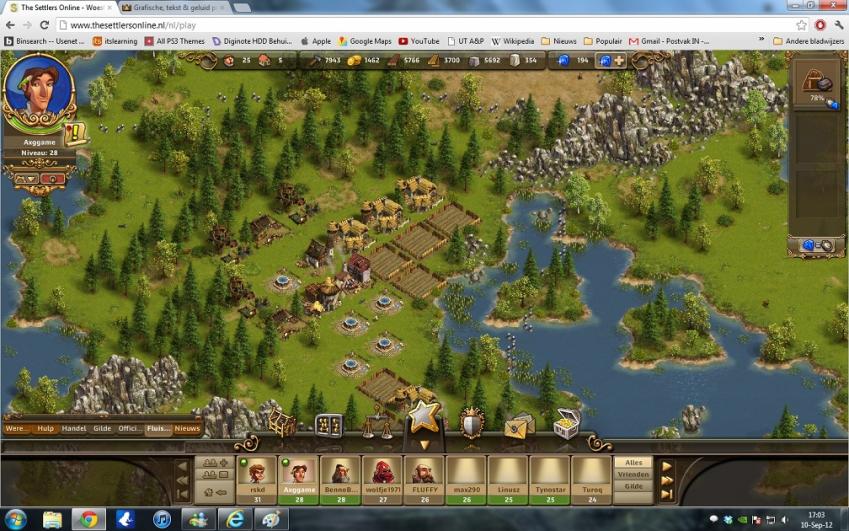Select the Gilde chat tab
Viewport: 849px width, 531px height.
coord(103,428)
